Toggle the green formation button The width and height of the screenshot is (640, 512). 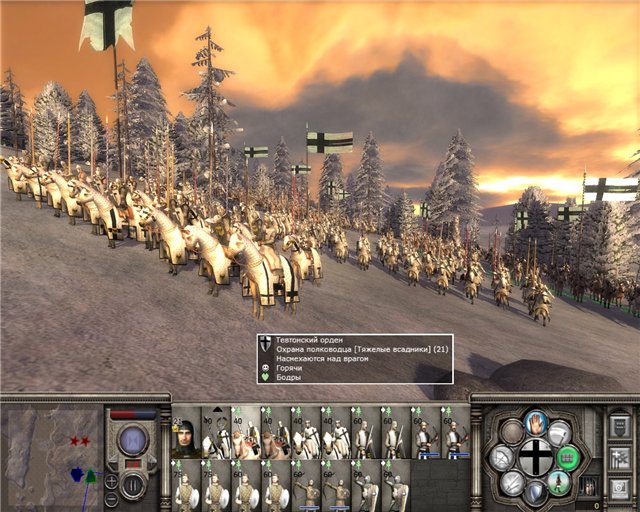[x=568, y=458]
